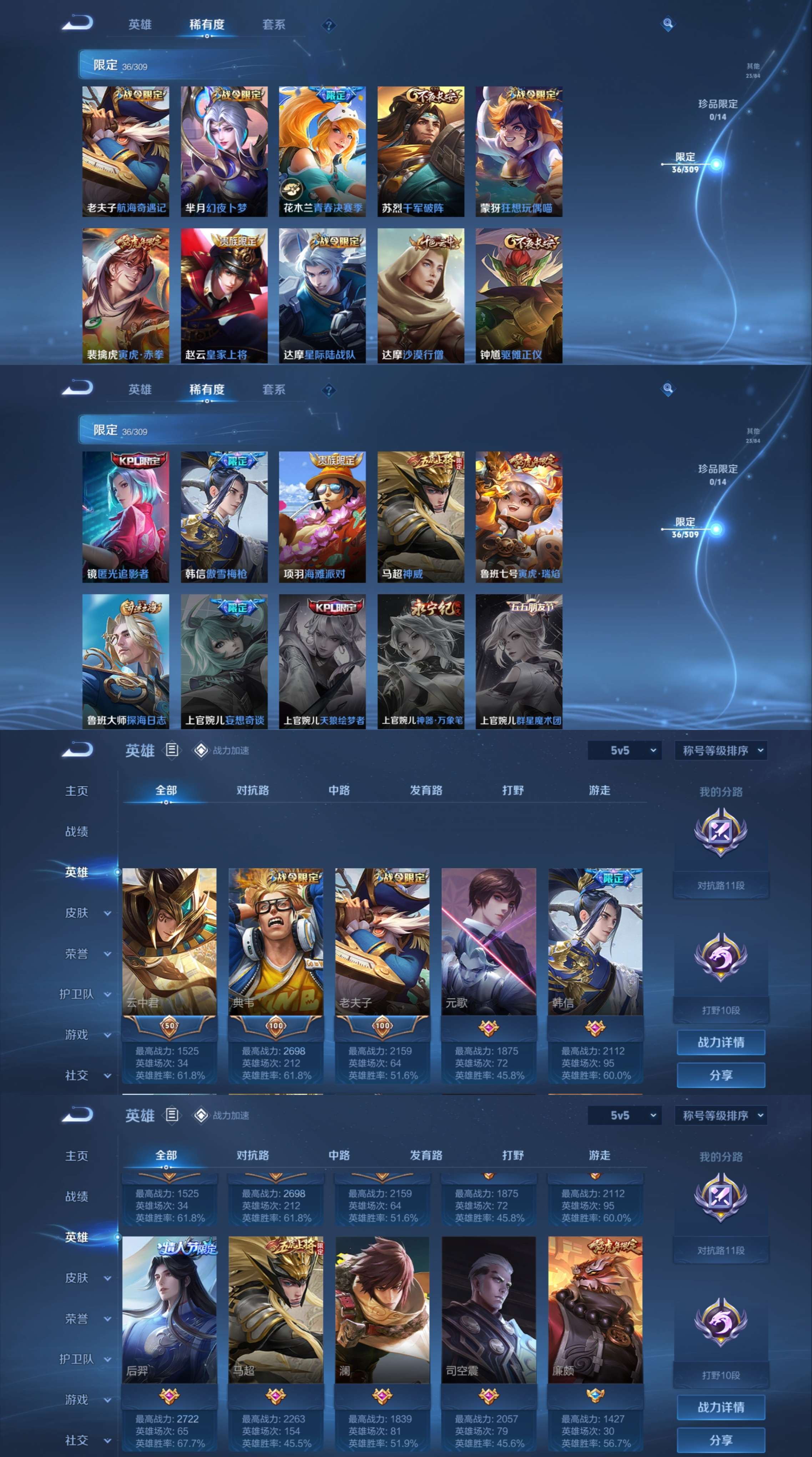This screenshot has height=1457, width=812.
Task: Open the 后羿 hero card
Action: click(x=169, y=1309)
